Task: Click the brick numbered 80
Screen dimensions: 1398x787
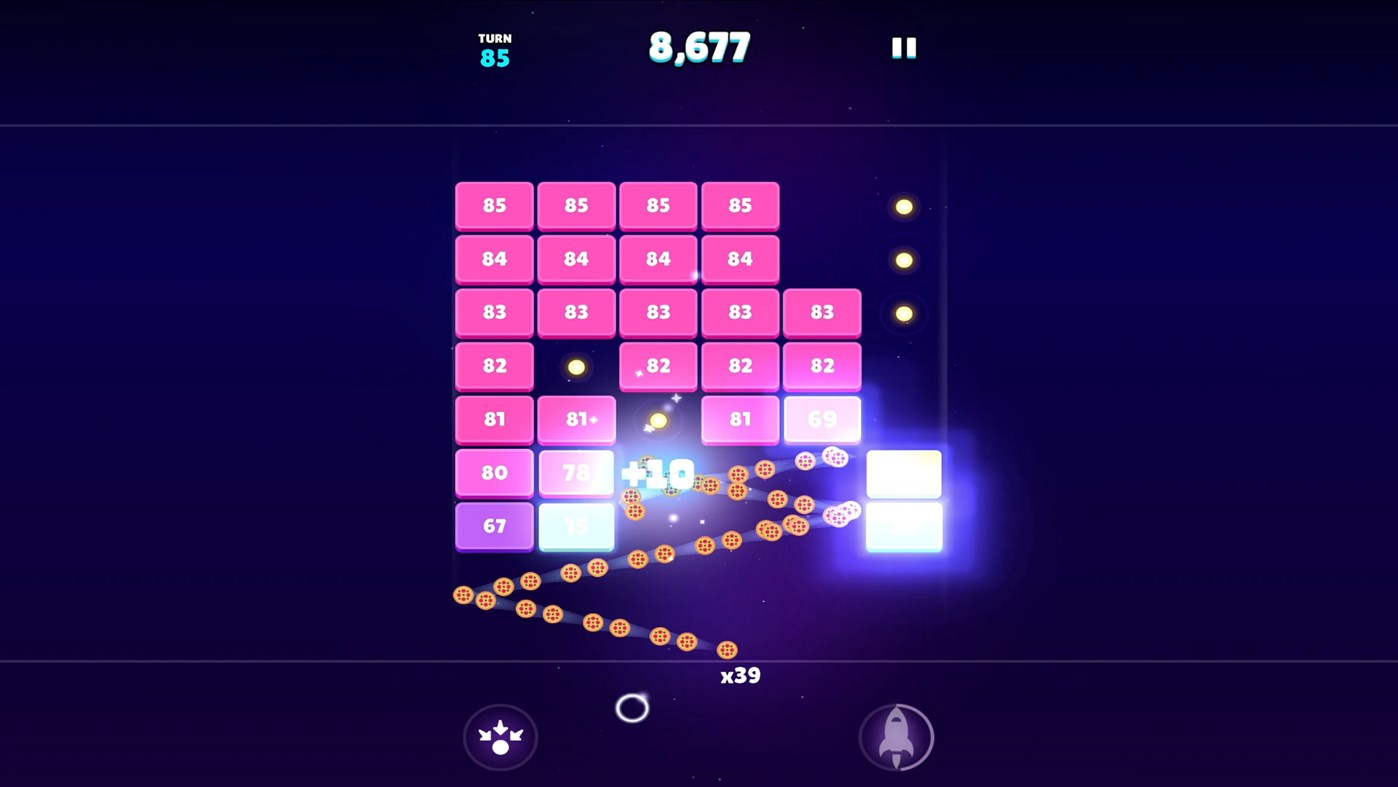Action: tap(494, 472)
